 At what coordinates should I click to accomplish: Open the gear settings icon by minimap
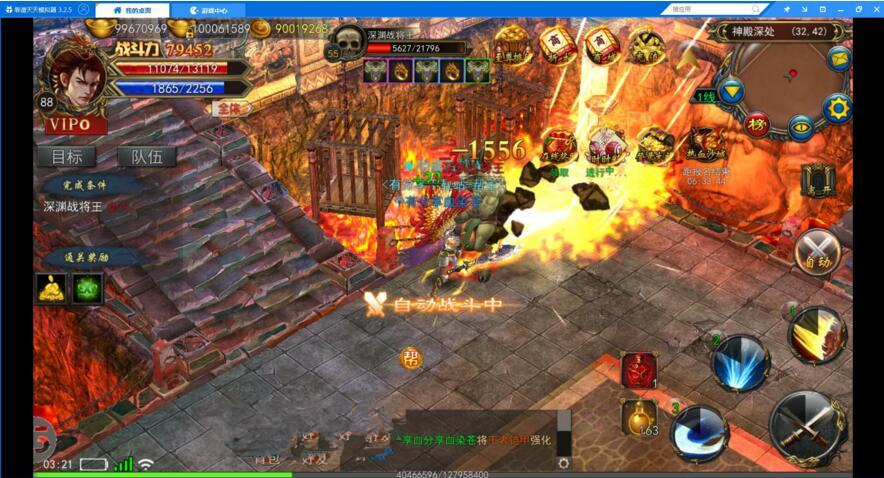click(835, 108)
